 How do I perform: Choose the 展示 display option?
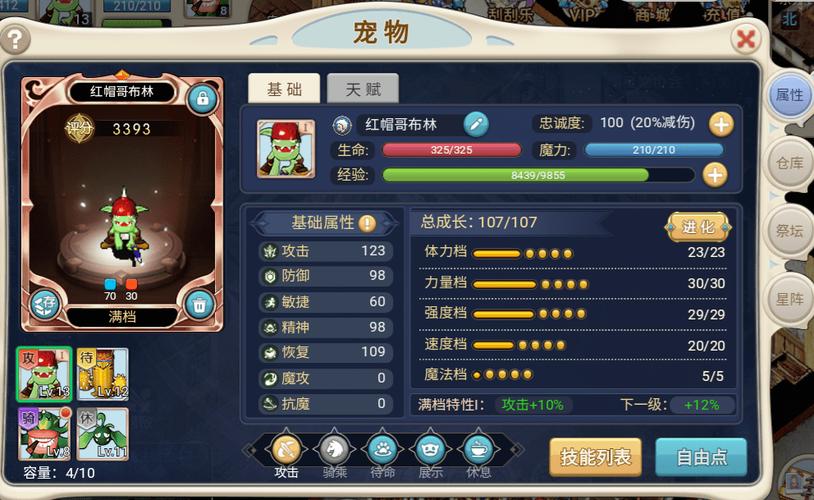click(429, 451)
